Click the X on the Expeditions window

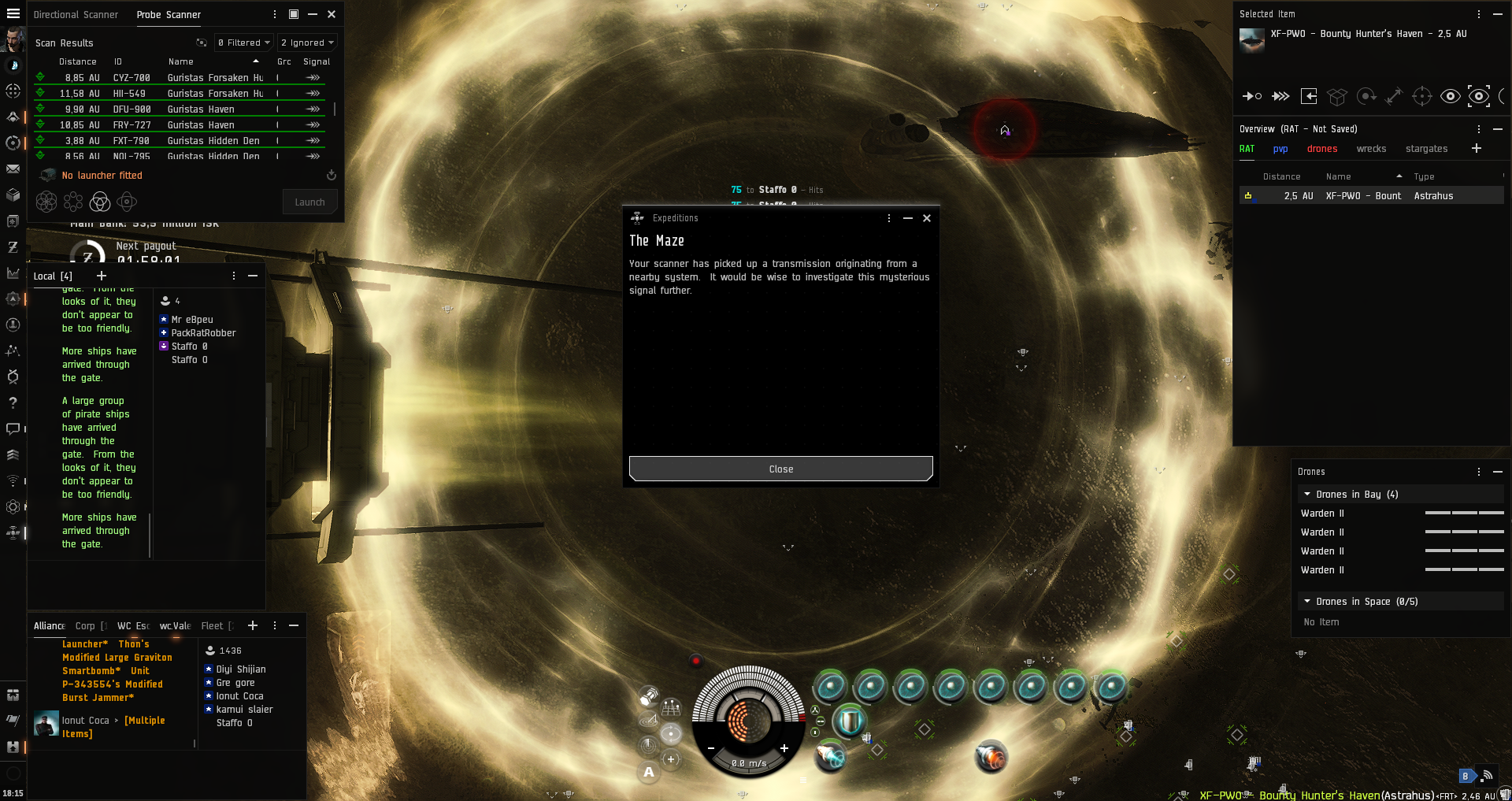coord(927,218)
